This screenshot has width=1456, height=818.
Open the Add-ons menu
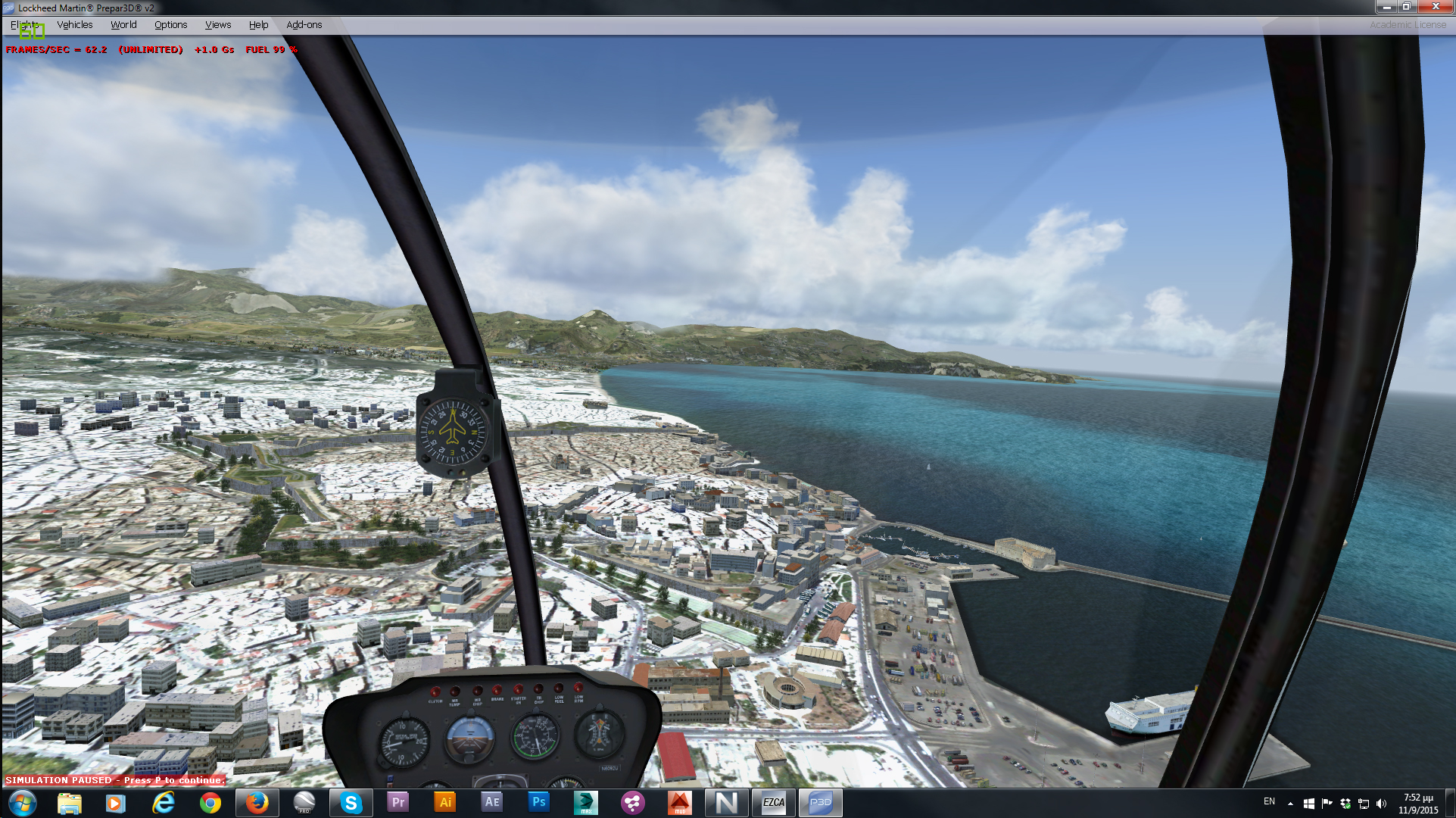304,25
